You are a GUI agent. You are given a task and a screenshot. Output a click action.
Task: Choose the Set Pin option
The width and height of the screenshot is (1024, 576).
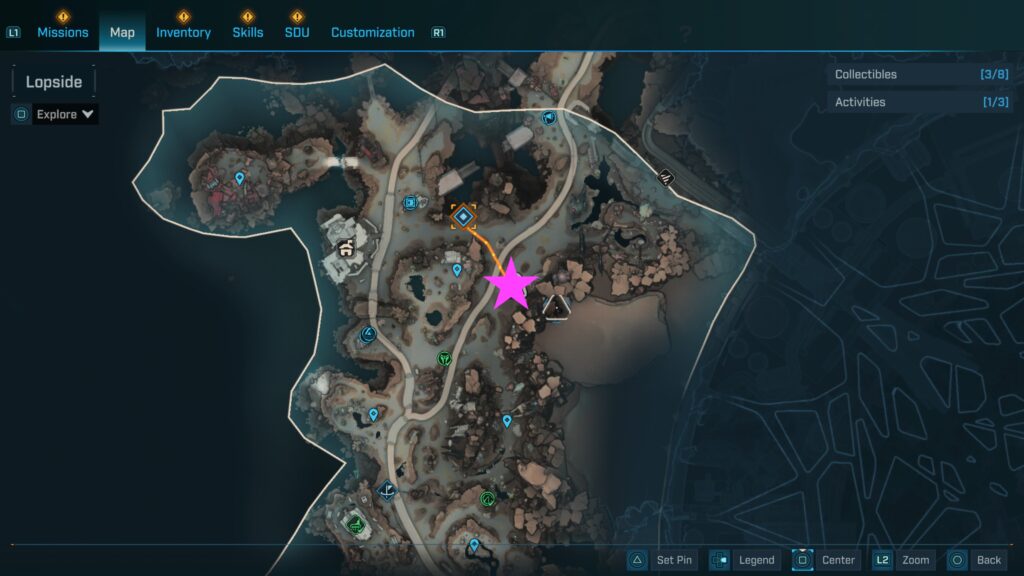[662, 560]
